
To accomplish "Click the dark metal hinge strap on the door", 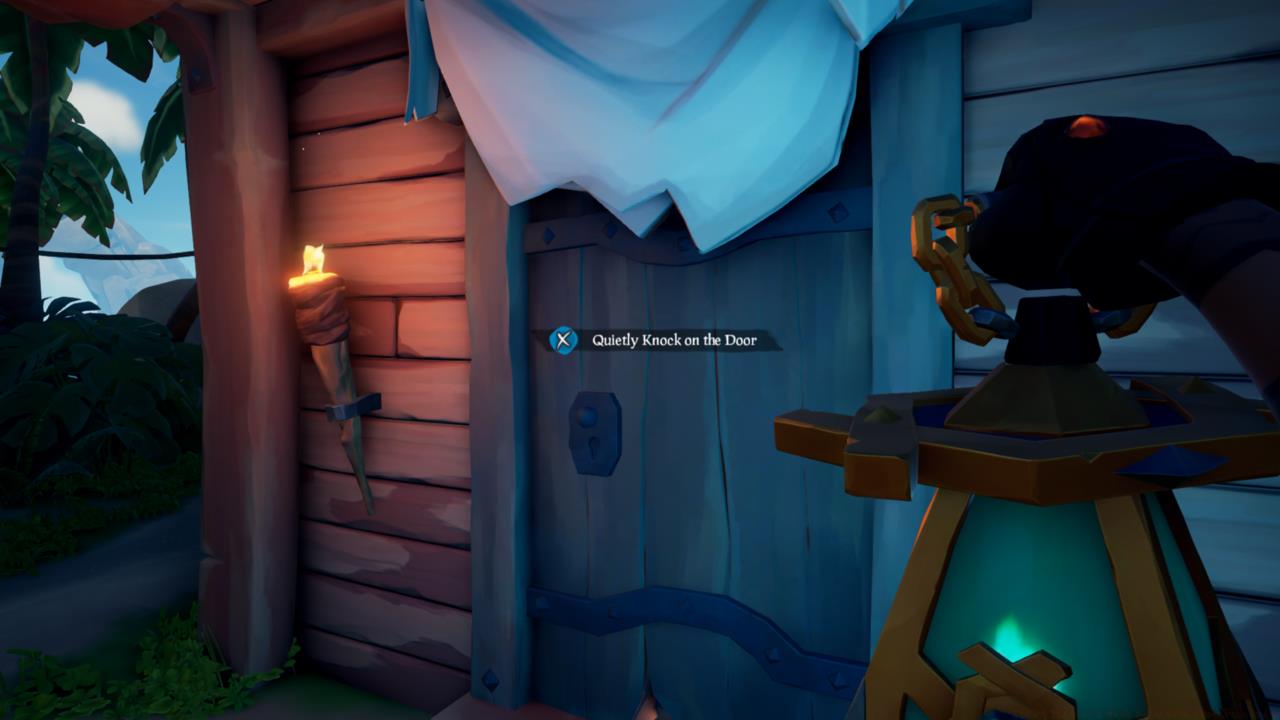I will click(x=600, y=605).
